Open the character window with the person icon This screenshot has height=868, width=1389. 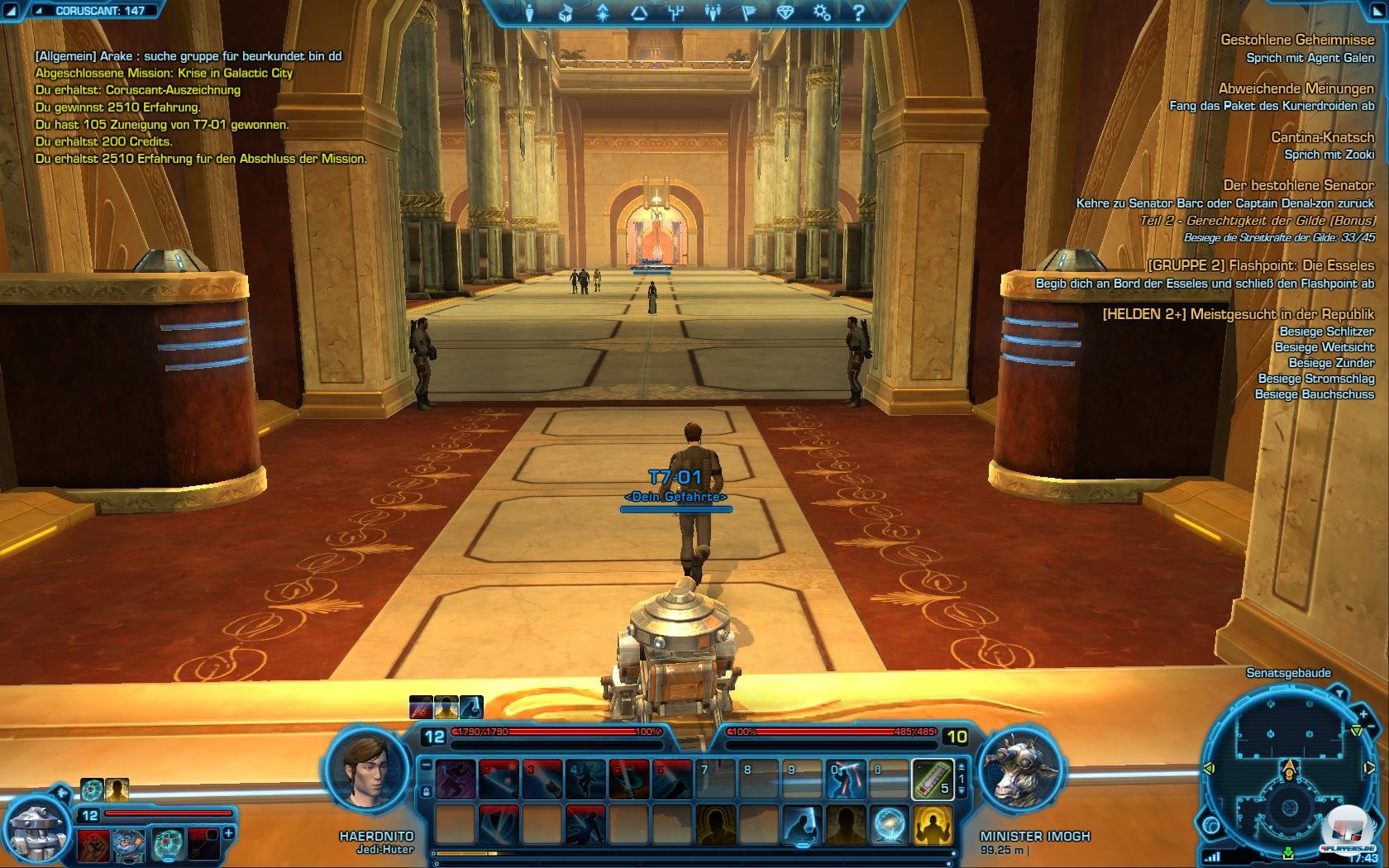528,13
